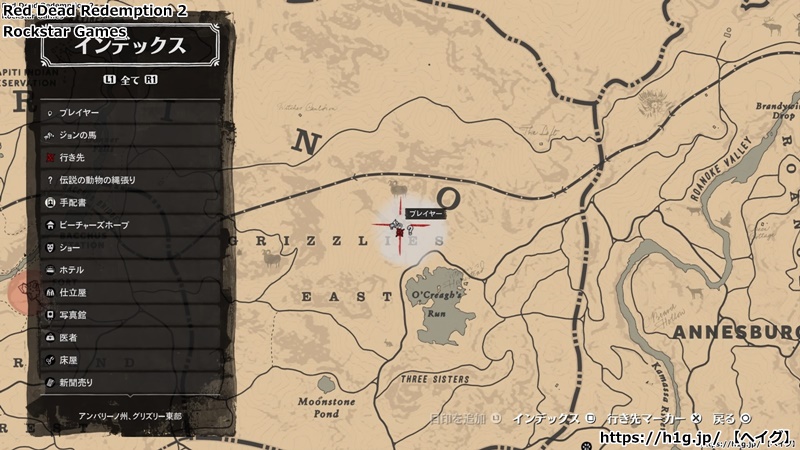Screen dimensions: 800x450
Task: Select the 新聞売り newspaper seller entry
Action: [130, 382]
